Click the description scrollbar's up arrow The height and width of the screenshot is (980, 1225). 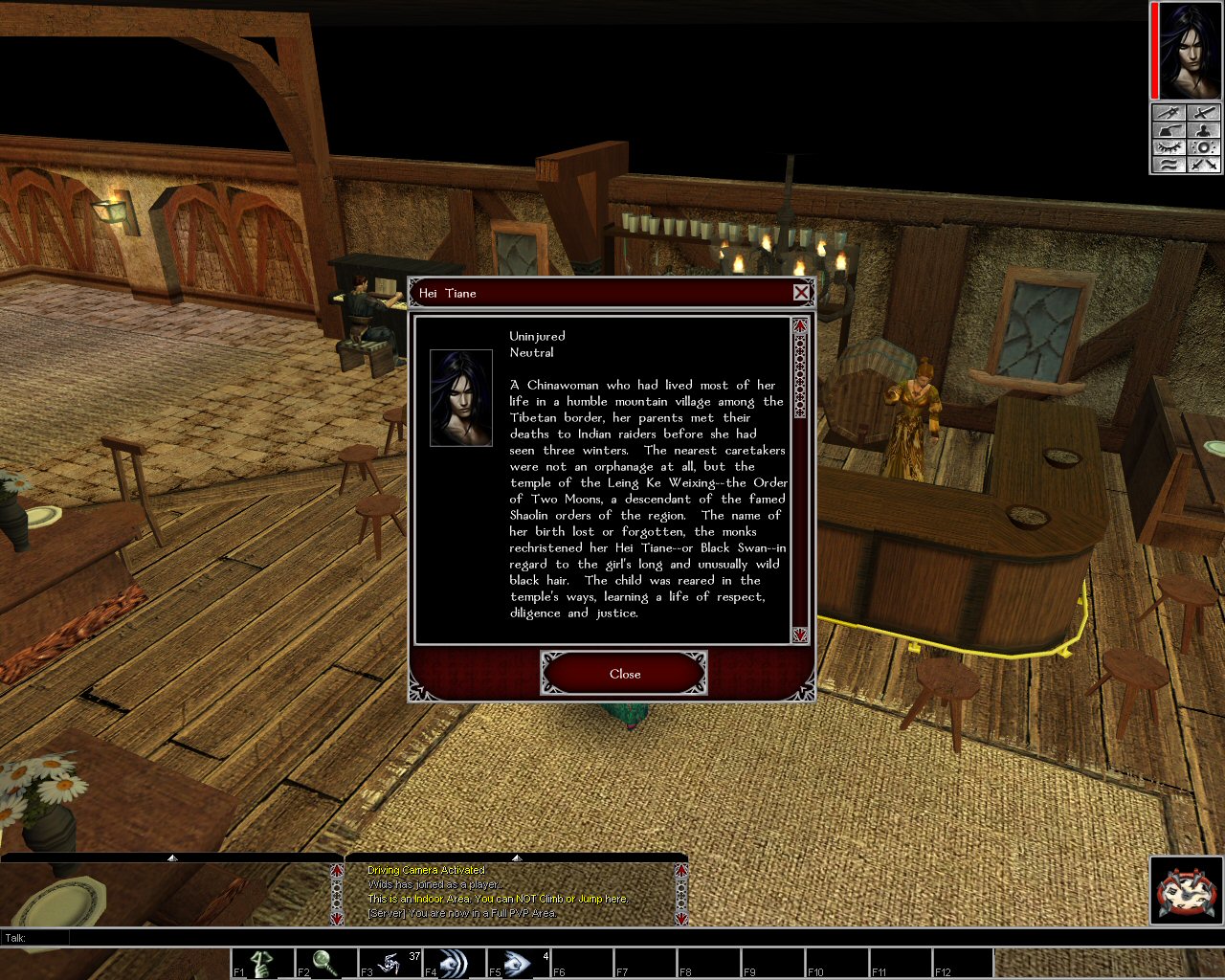coord(800,326)
